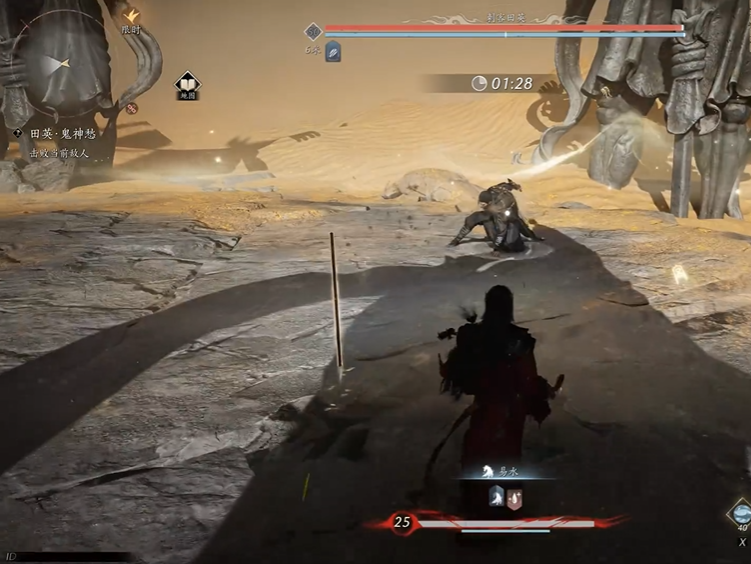Select the red flame-drop buff icon
The height and width of the screenshot is (564, 751).
click(x=514, y=496)
